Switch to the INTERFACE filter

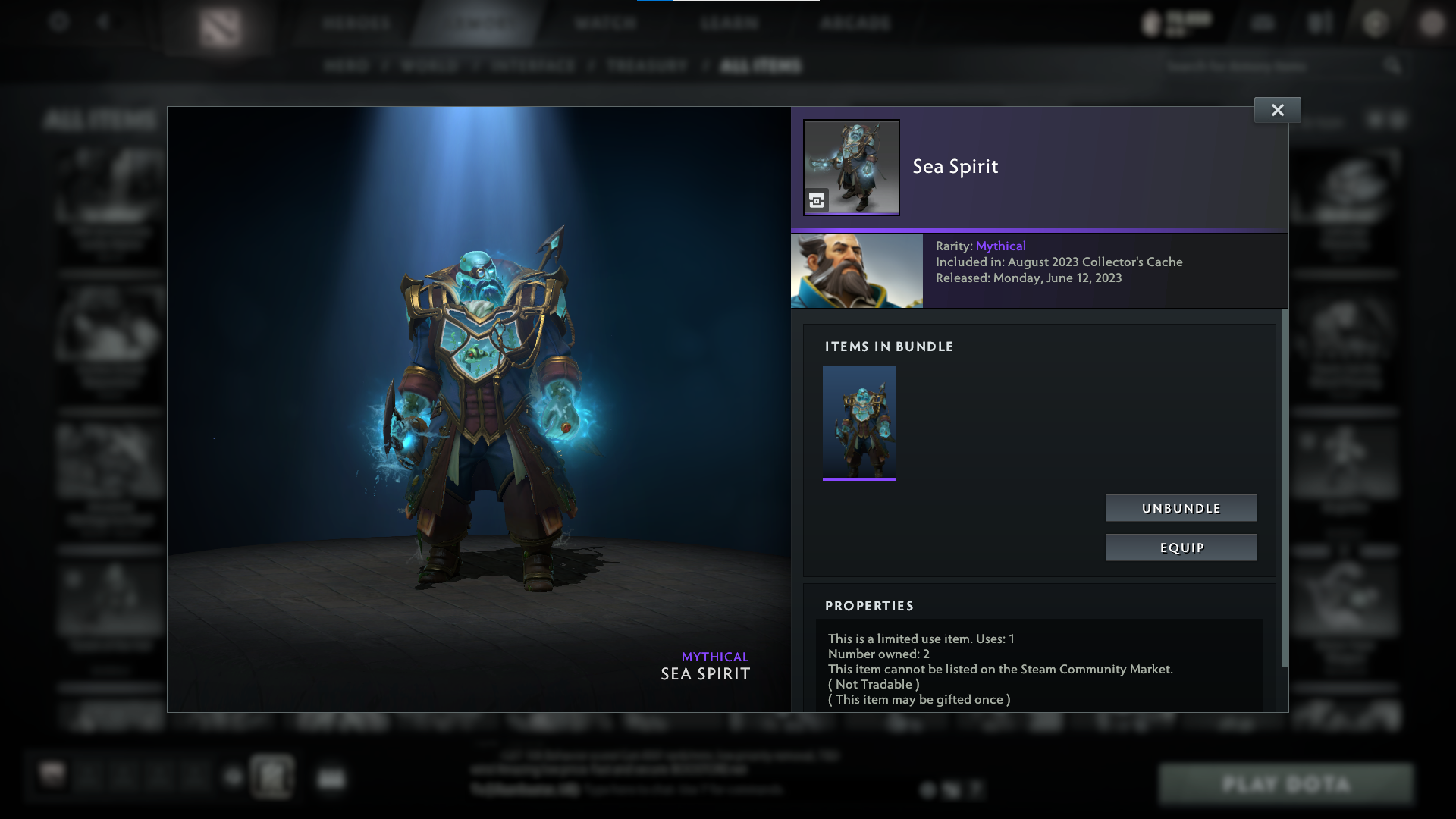[531, 66]
